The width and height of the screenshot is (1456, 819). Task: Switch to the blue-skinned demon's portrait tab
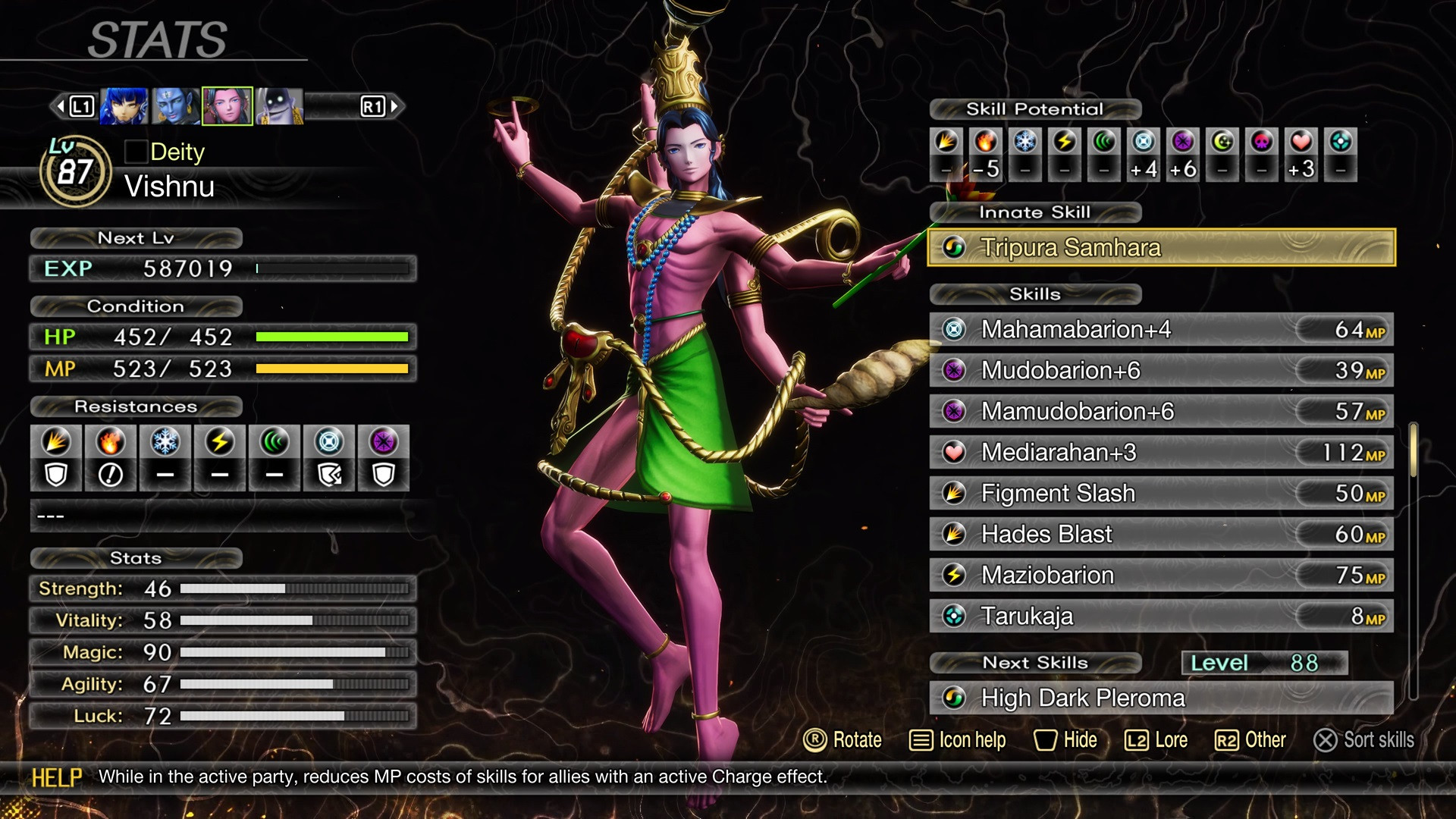(x=173, y=105)
